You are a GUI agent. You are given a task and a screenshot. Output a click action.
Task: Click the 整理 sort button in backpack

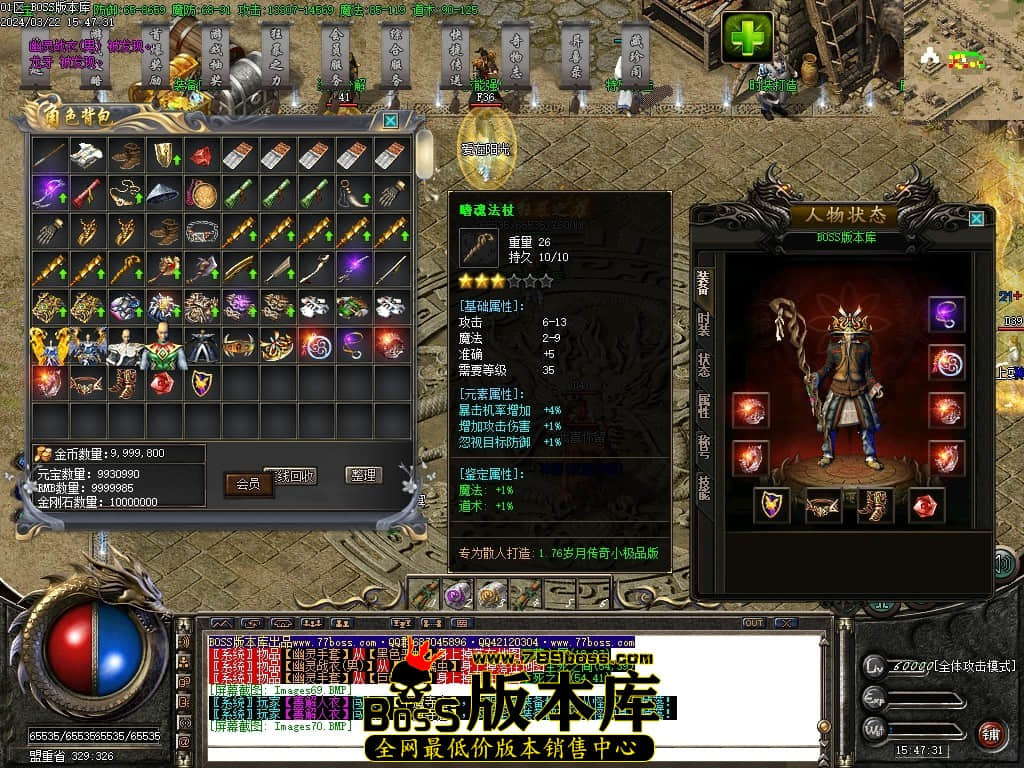tap(363, 475)
